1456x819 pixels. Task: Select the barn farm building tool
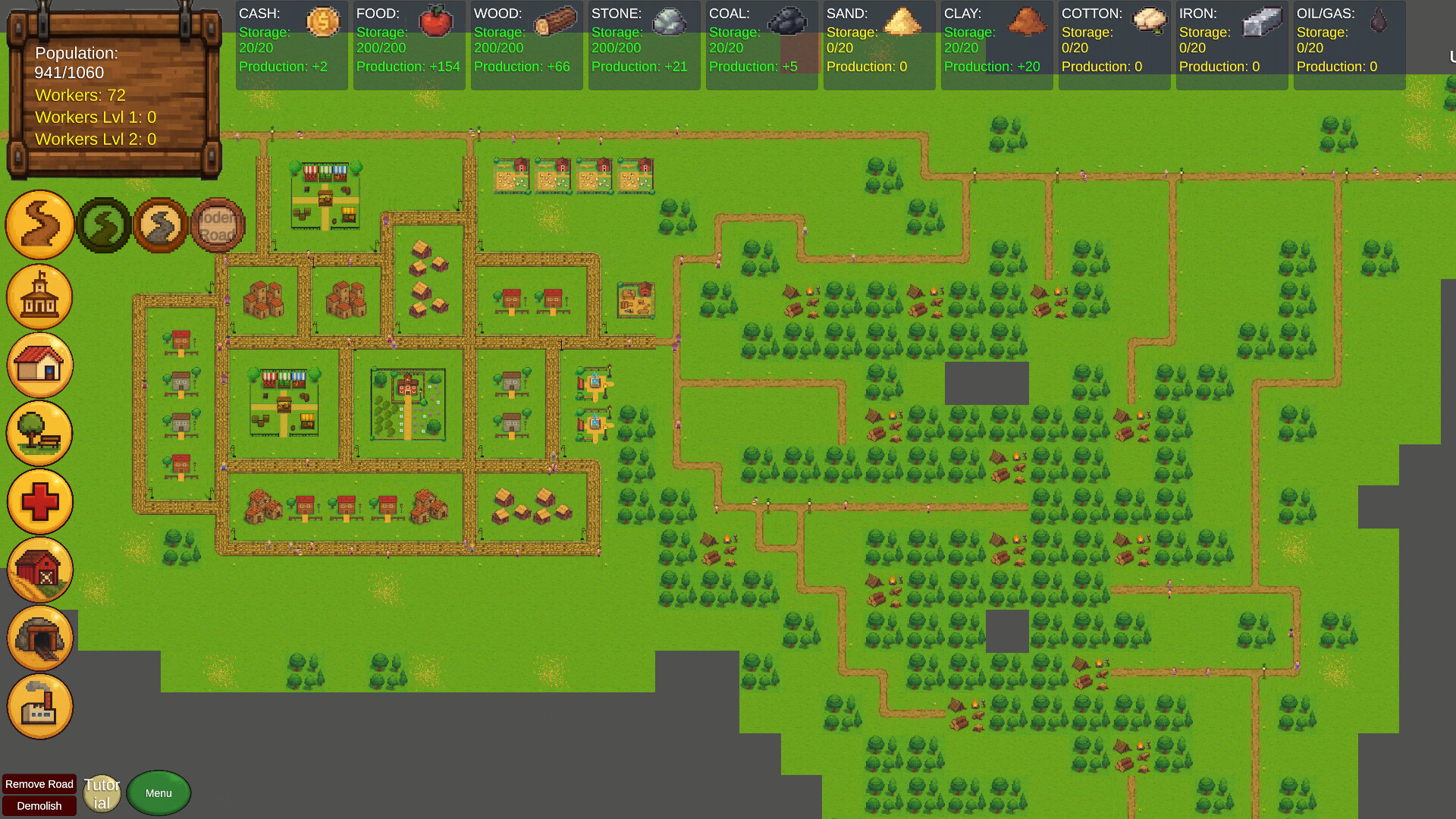pos(39,570)
